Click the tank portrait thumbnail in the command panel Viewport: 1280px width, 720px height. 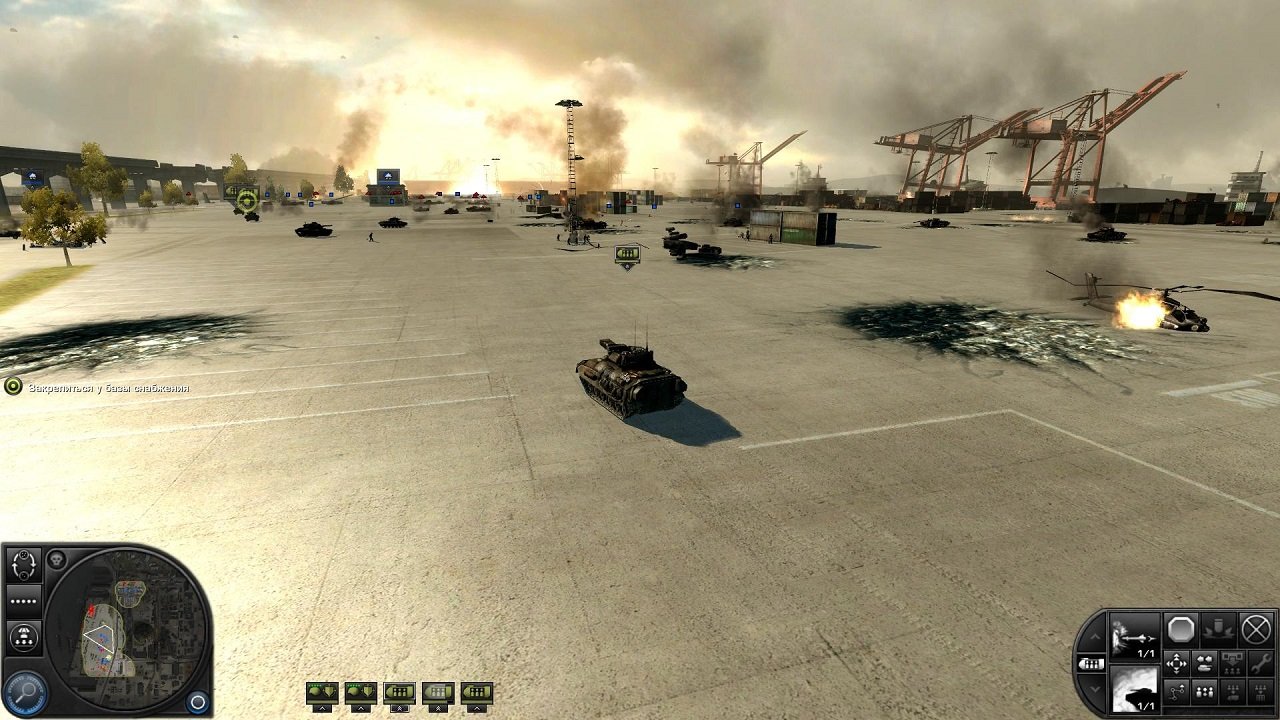pos(1134,688)
